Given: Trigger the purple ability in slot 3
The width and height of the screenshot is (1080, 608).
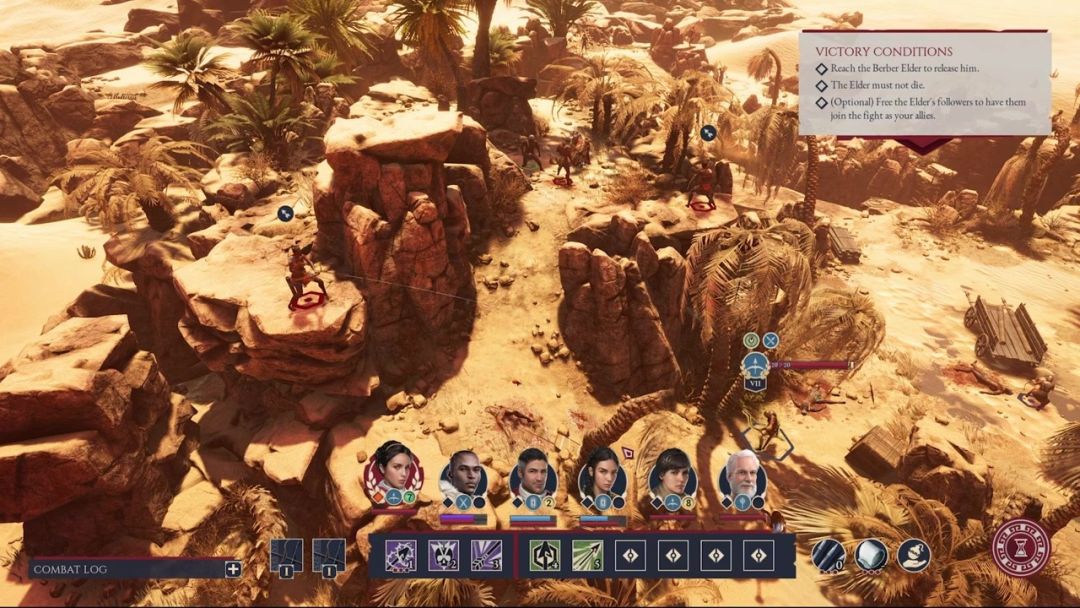Looking at the screenshot, I should pos(487,555).
